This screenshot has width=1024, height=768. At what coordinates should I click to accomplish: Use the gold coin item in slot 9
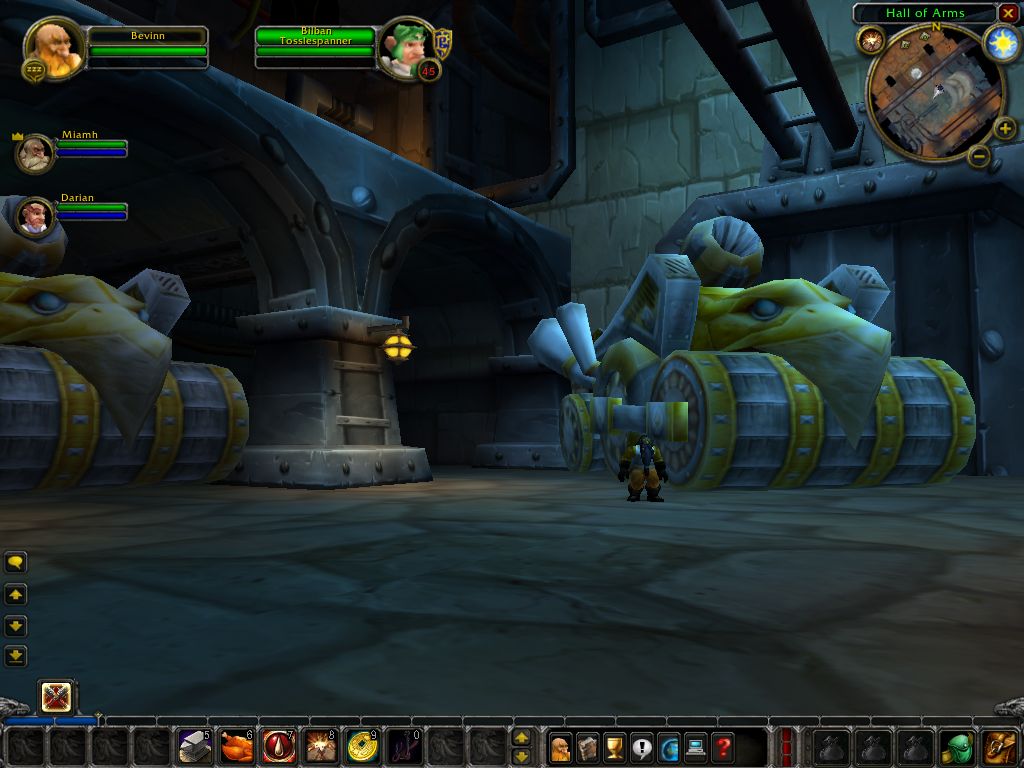coord(363,746)
